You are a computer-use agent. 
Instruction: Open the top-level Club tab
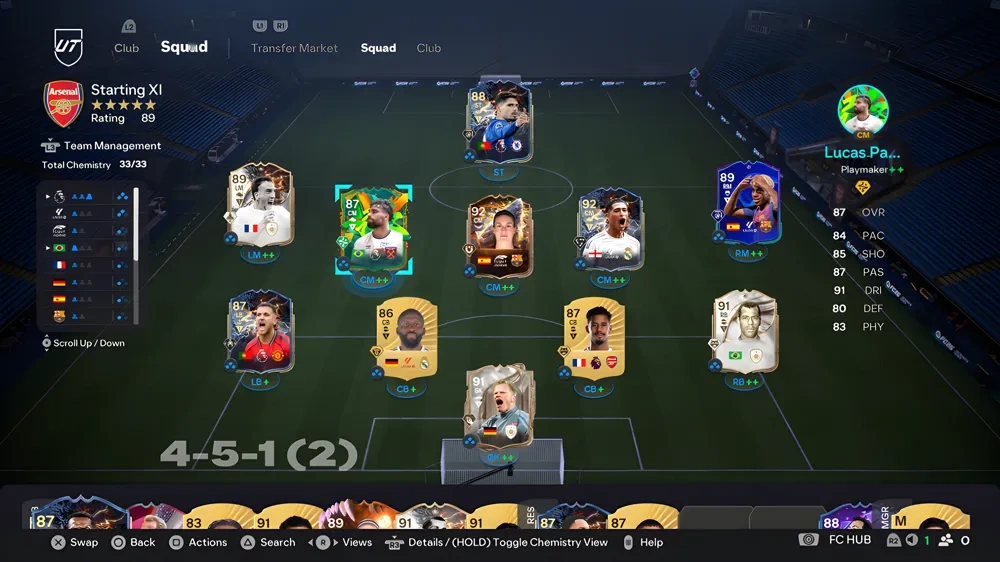(x=126, y=48)
